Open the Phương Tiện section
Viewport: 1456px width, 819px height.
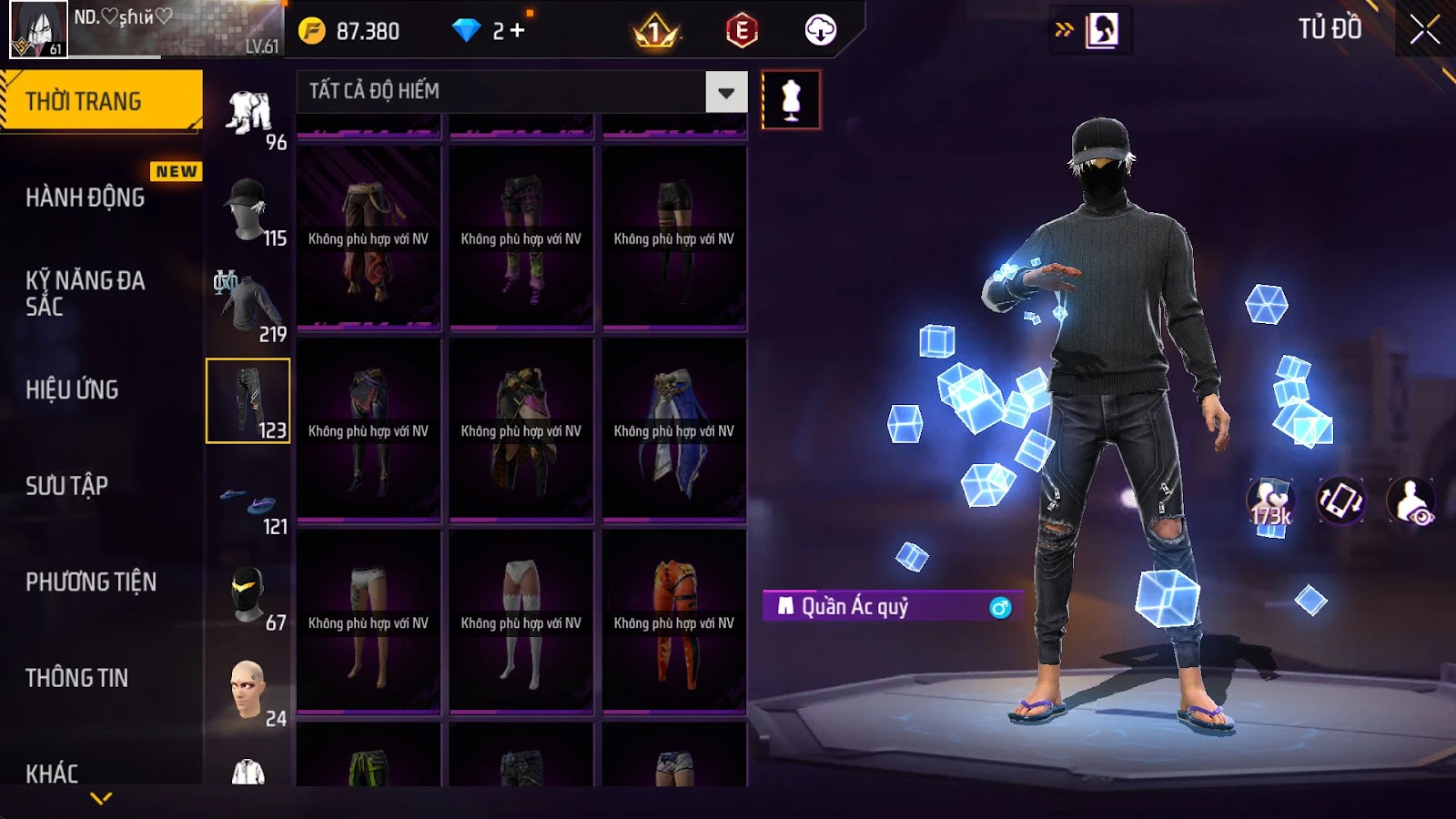click(91, 581)
